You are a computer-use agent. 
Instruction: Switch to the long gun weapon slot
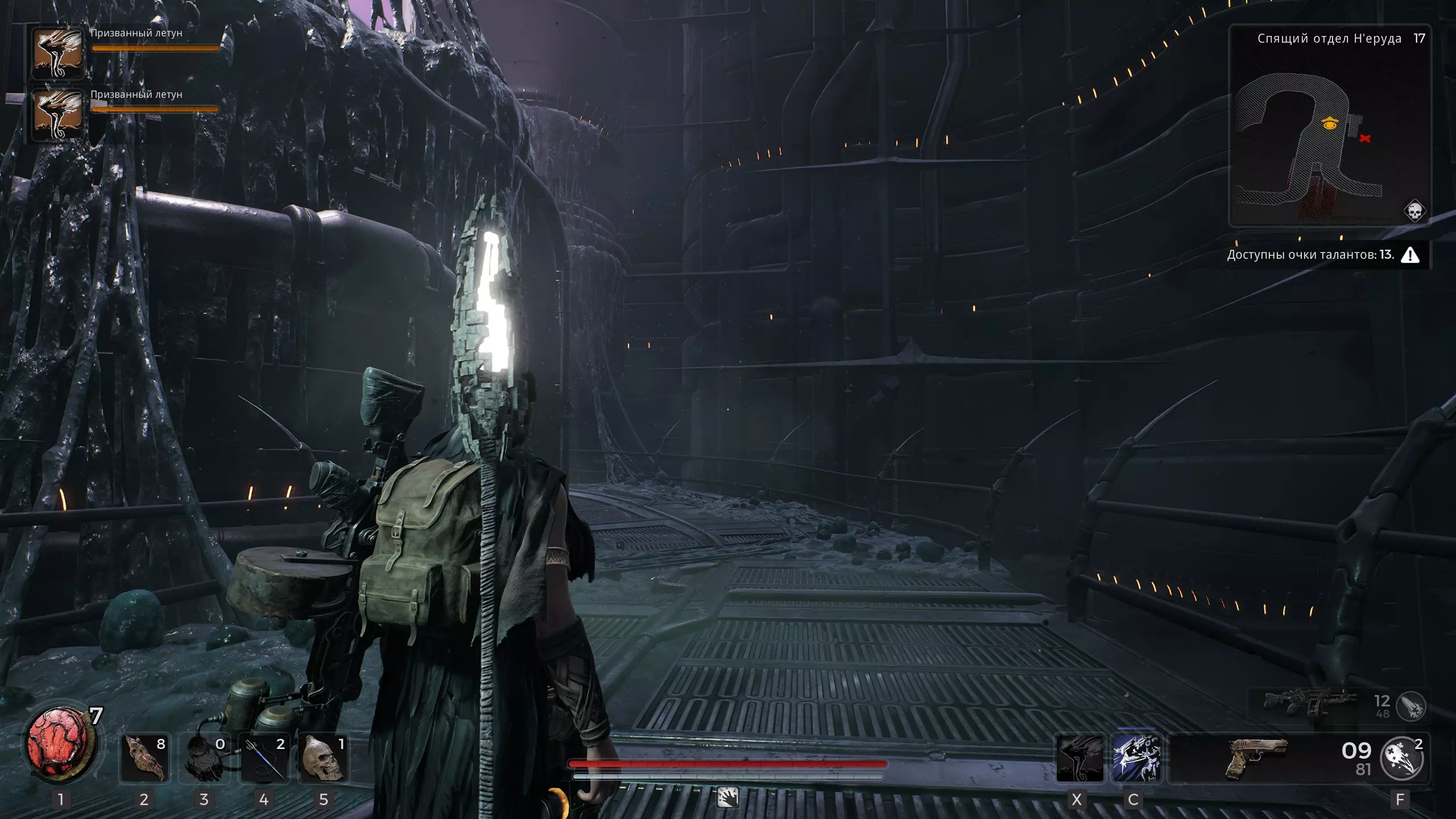(x=1308, y=706)
